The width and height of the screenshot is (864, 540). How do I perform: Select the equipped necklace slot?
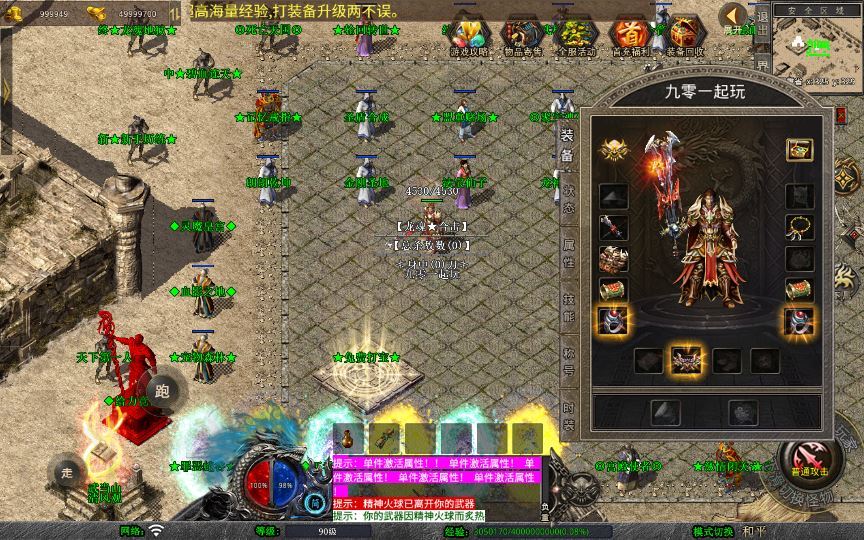(x=799, y=227)
